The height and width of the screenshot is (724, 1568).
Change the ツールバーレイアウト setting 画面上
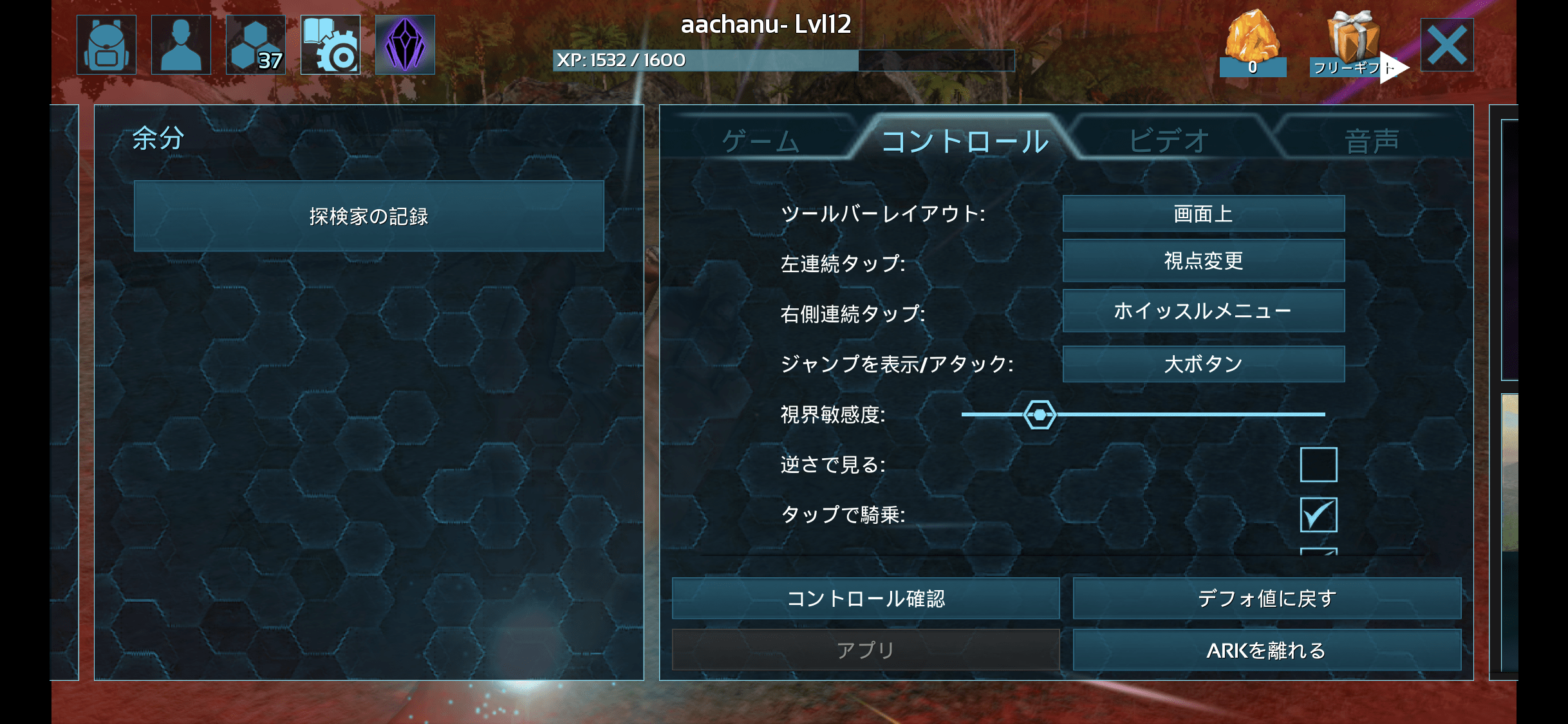pyautogui.click(x=1203, y=214)
